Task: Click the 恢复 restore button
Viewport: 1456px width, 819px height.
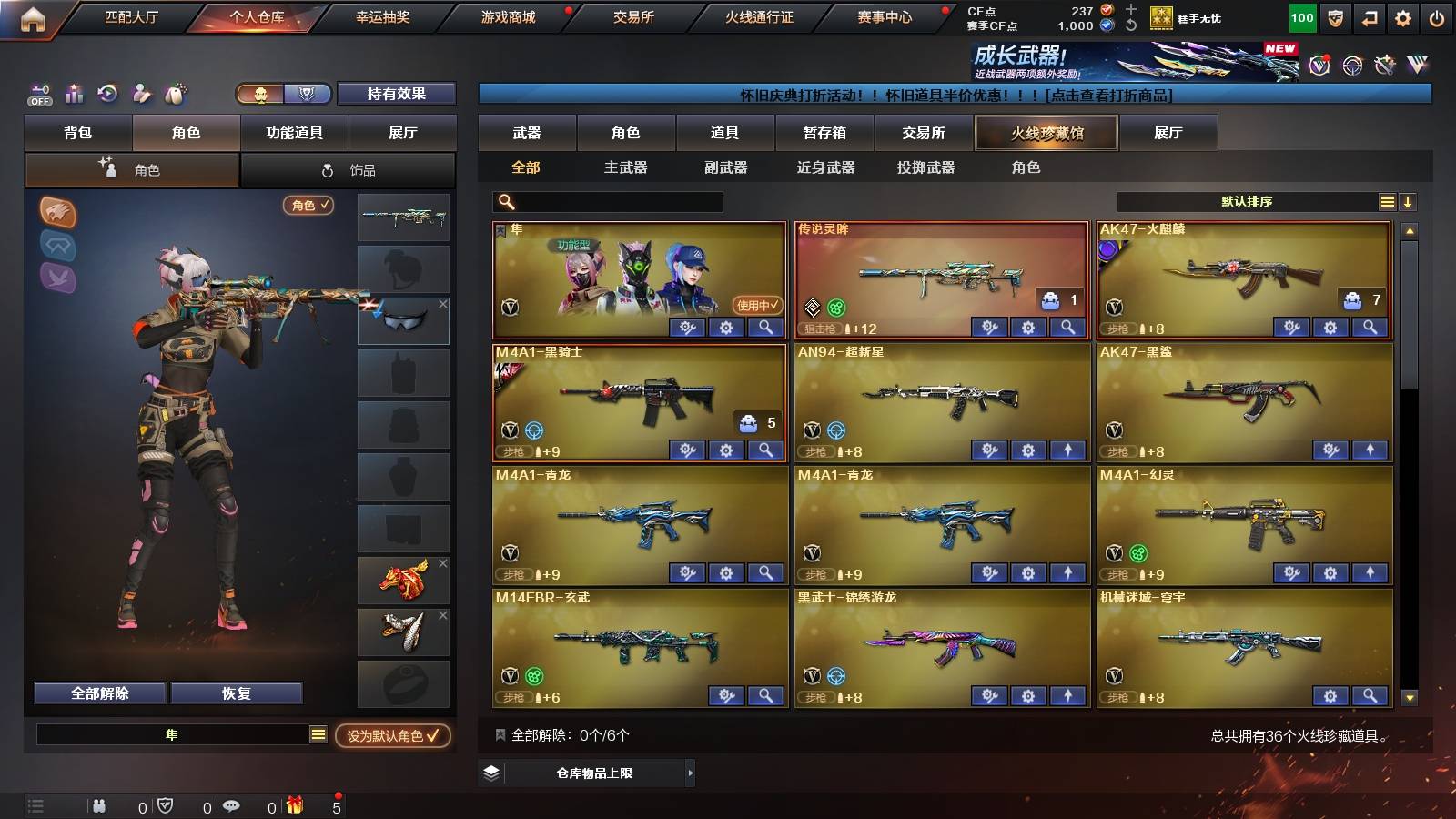Action: pyautogui.click(x=238, y=693)
